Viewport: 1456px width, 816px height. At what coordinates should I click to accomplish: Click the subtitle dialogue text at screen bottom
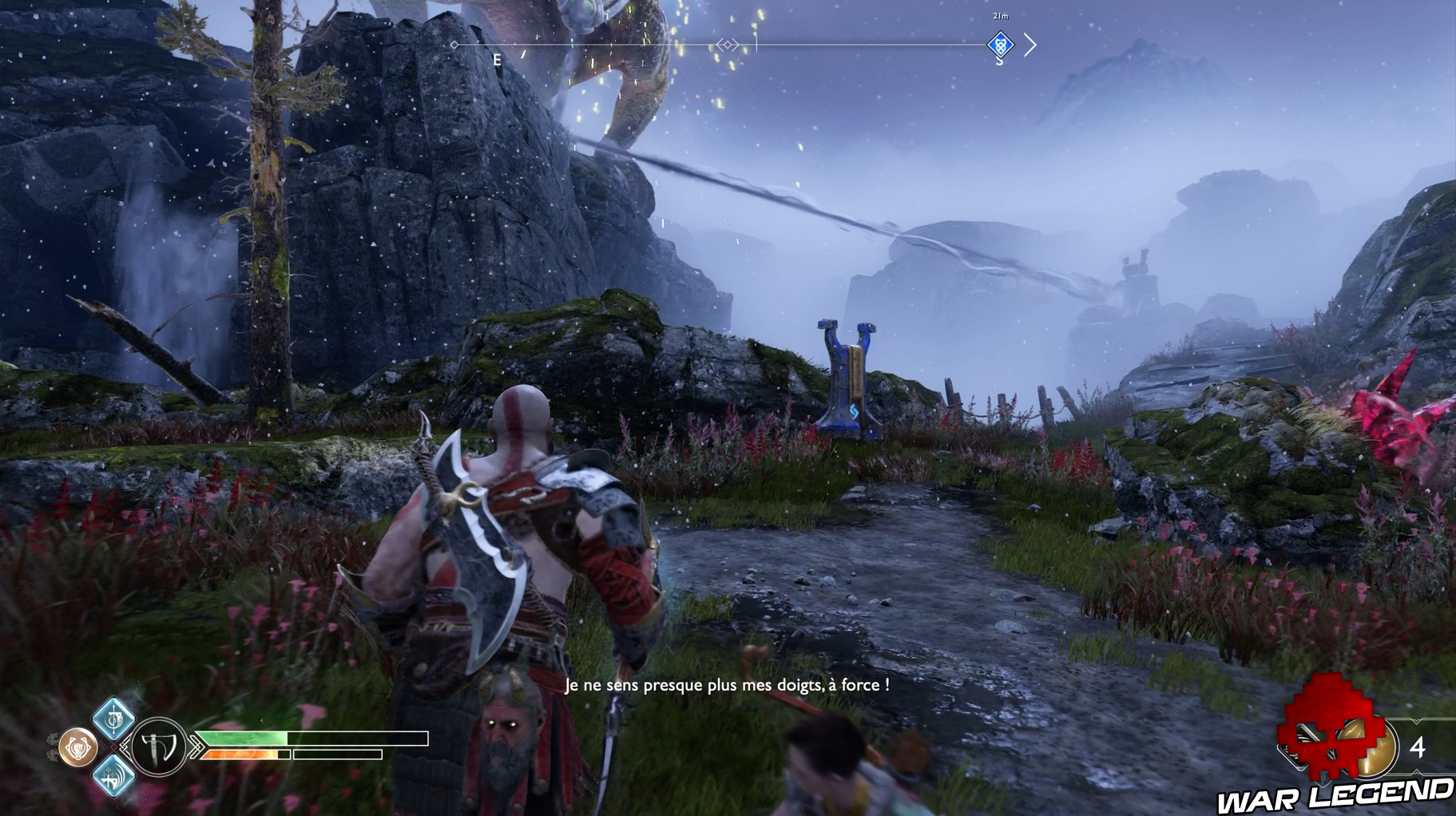click(725, 684)
